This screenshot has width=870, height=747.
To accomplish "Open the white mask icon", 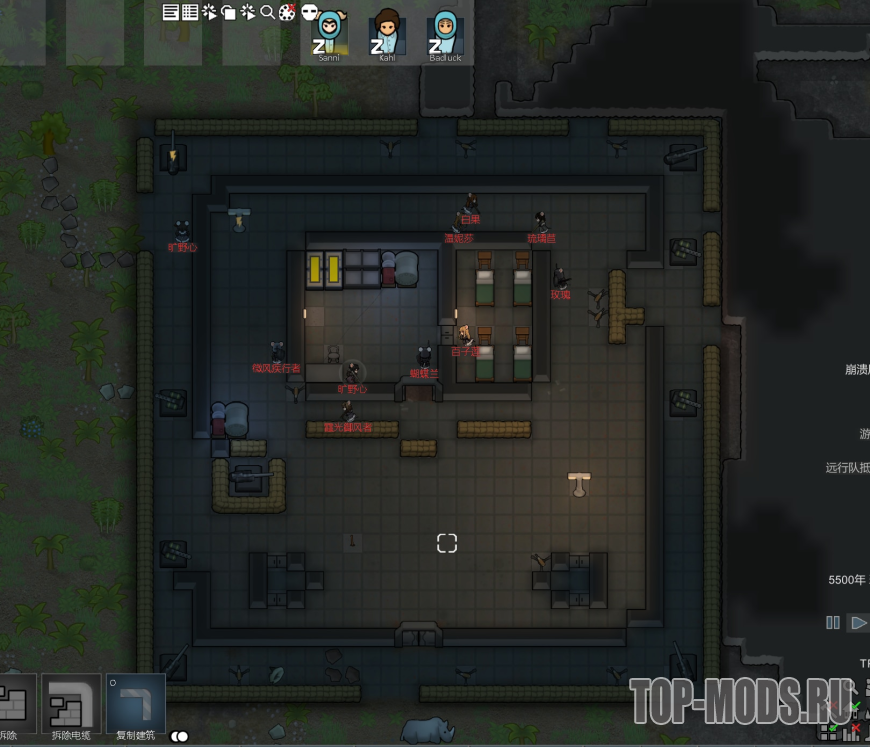I will tap(310, 12).
